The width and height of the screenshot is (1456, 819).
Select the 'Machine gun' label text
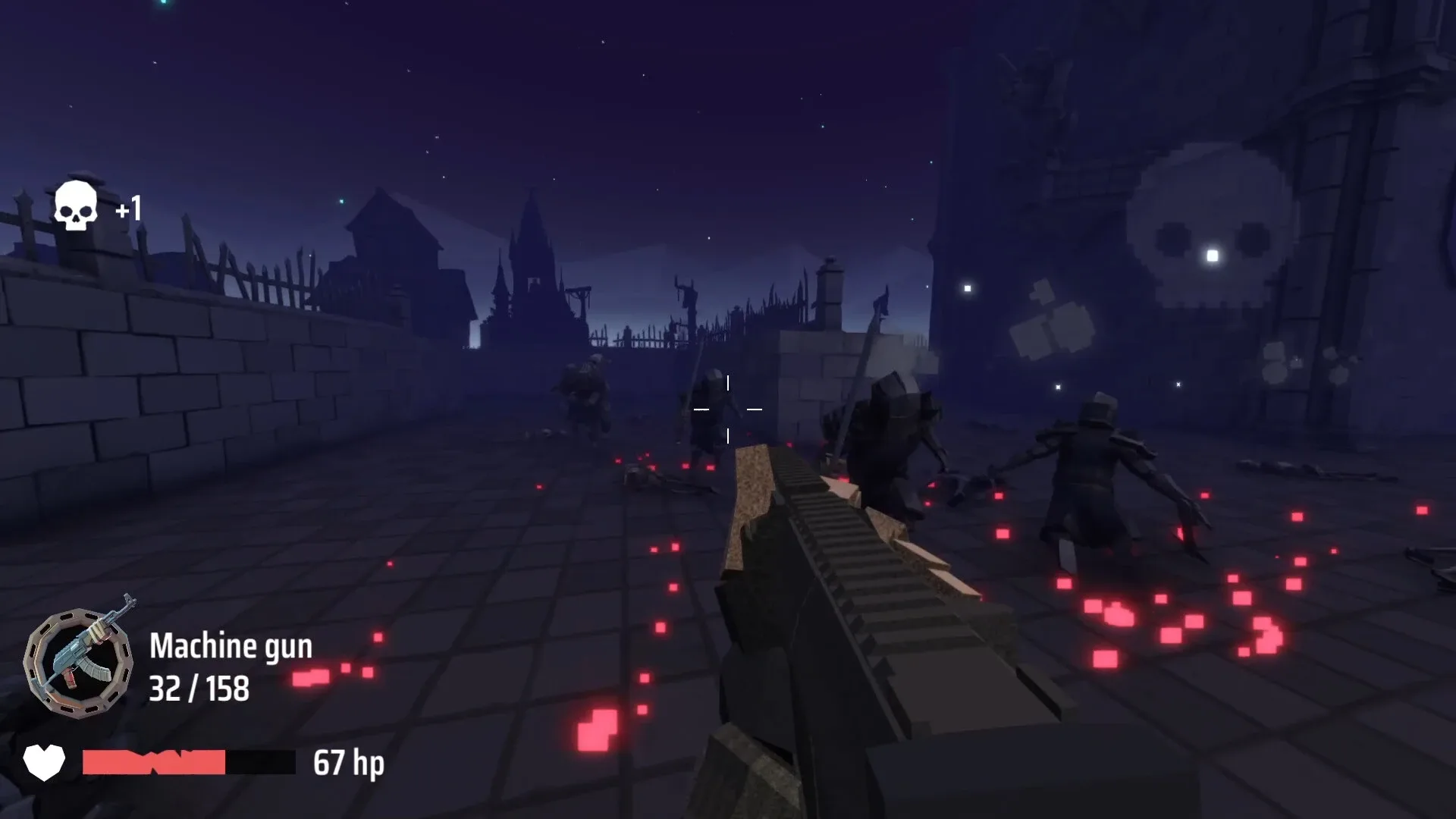[233, 647]
